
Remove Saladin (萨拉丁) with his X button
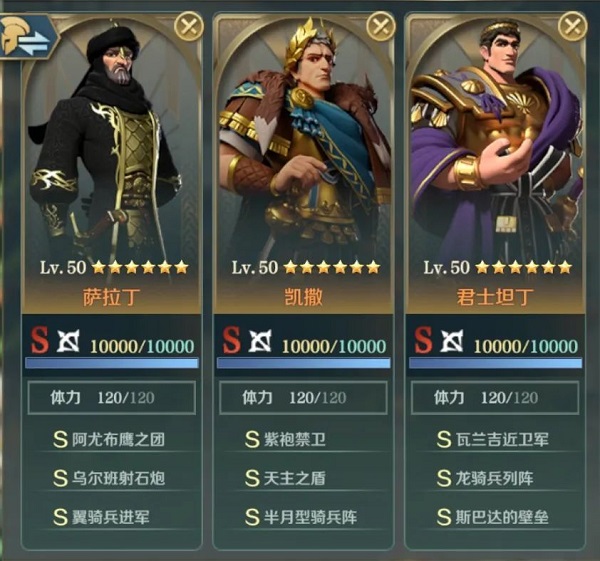click(189, 26)
